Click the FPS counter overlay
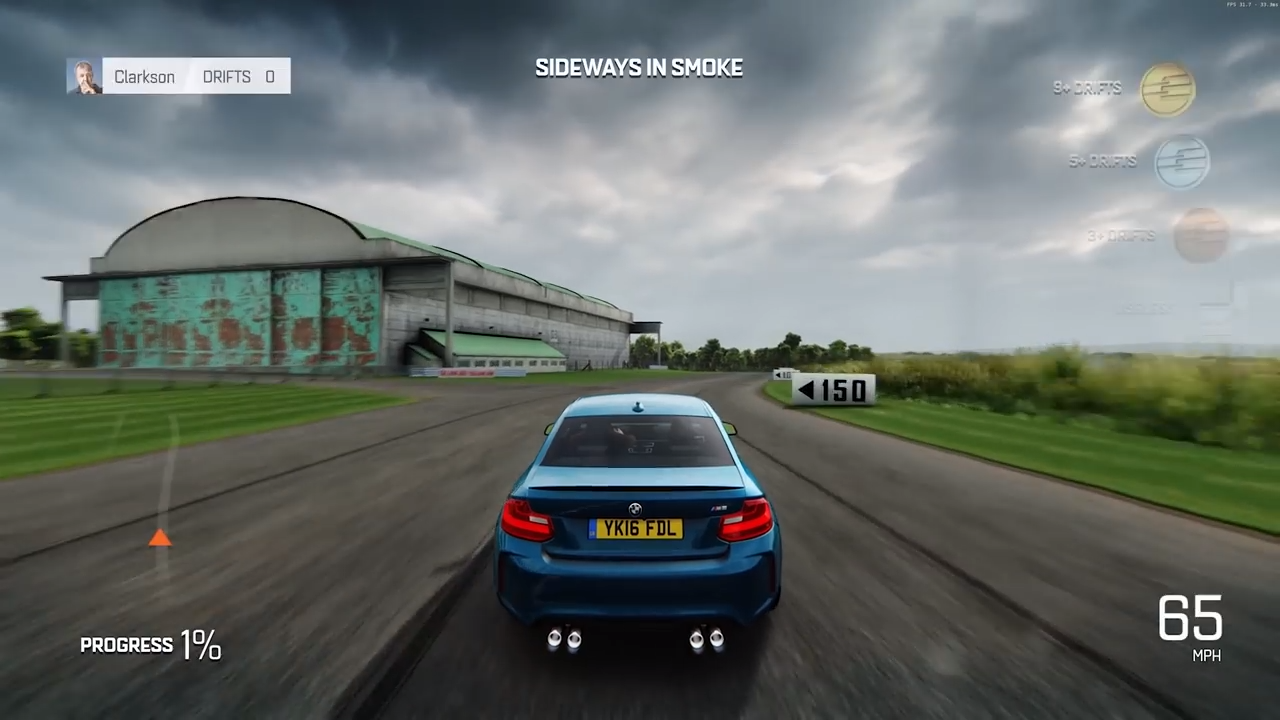1280x720 pixels. pos(1247,6)
